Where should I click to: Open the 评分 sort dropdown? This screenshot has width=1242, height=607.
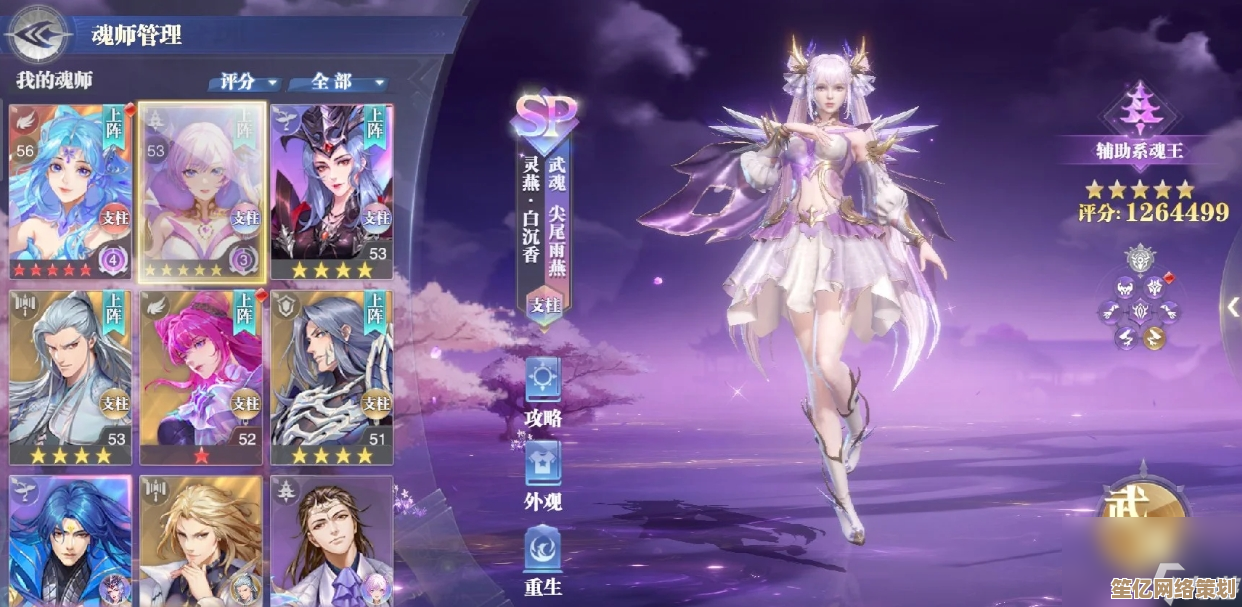(244, 82)
